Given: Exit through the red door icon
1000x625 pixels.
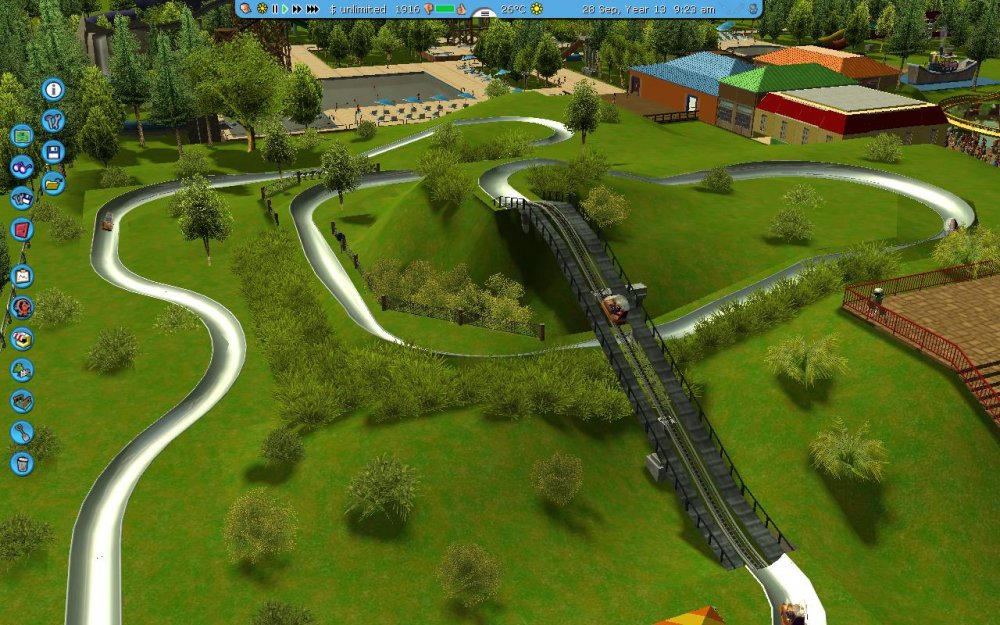Looking at the screenshot, I should point(21,229).
